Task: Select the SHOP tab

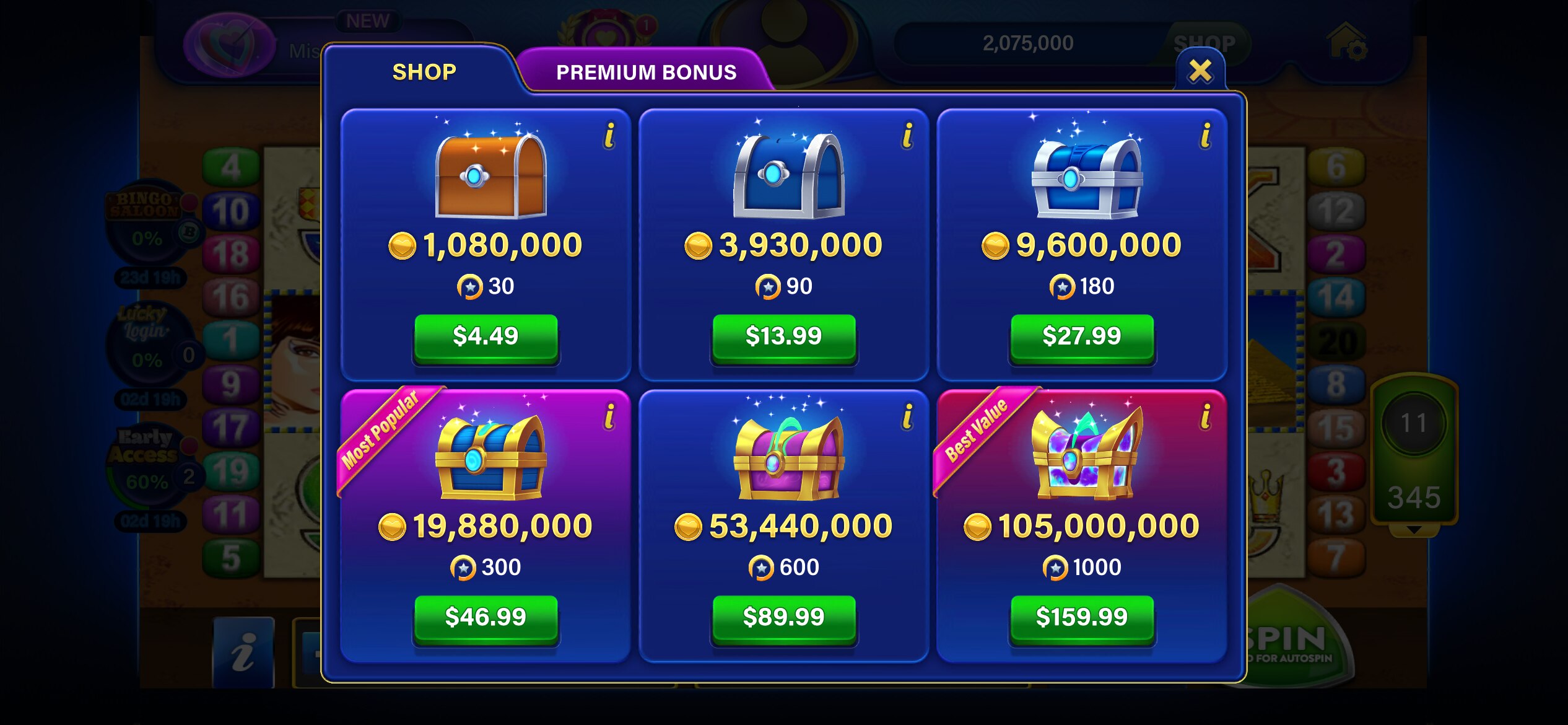Action: [423, 71]
